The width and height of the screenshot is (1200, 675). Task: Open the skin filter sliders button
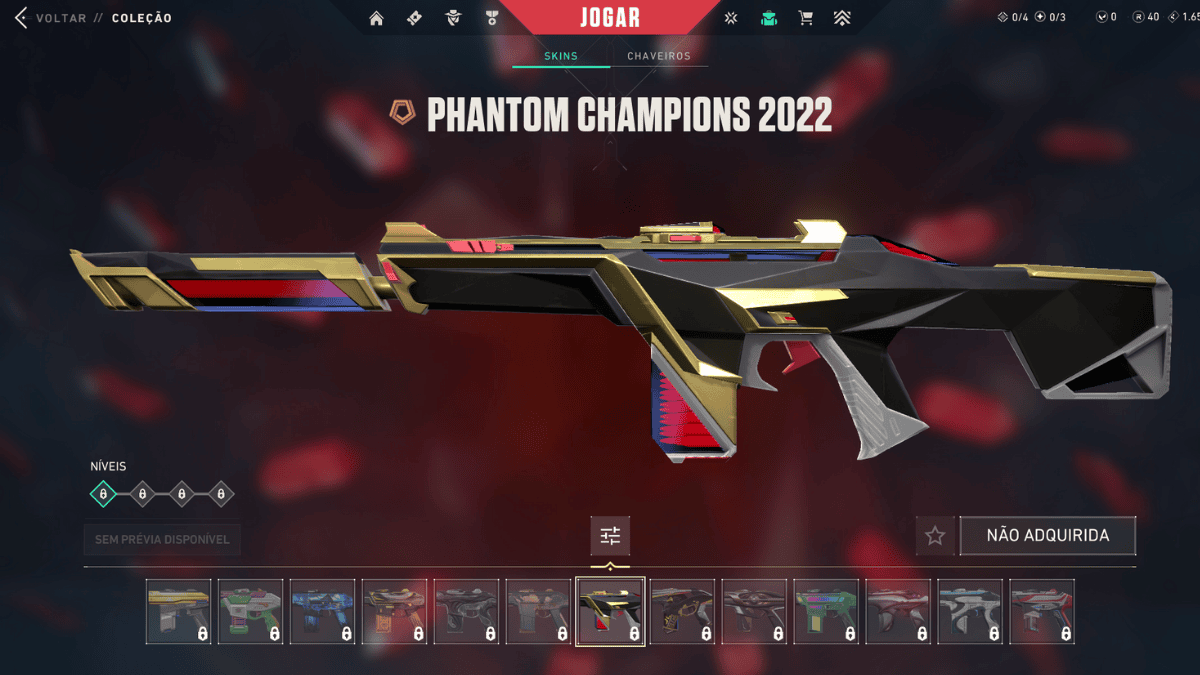click(610, 536)
